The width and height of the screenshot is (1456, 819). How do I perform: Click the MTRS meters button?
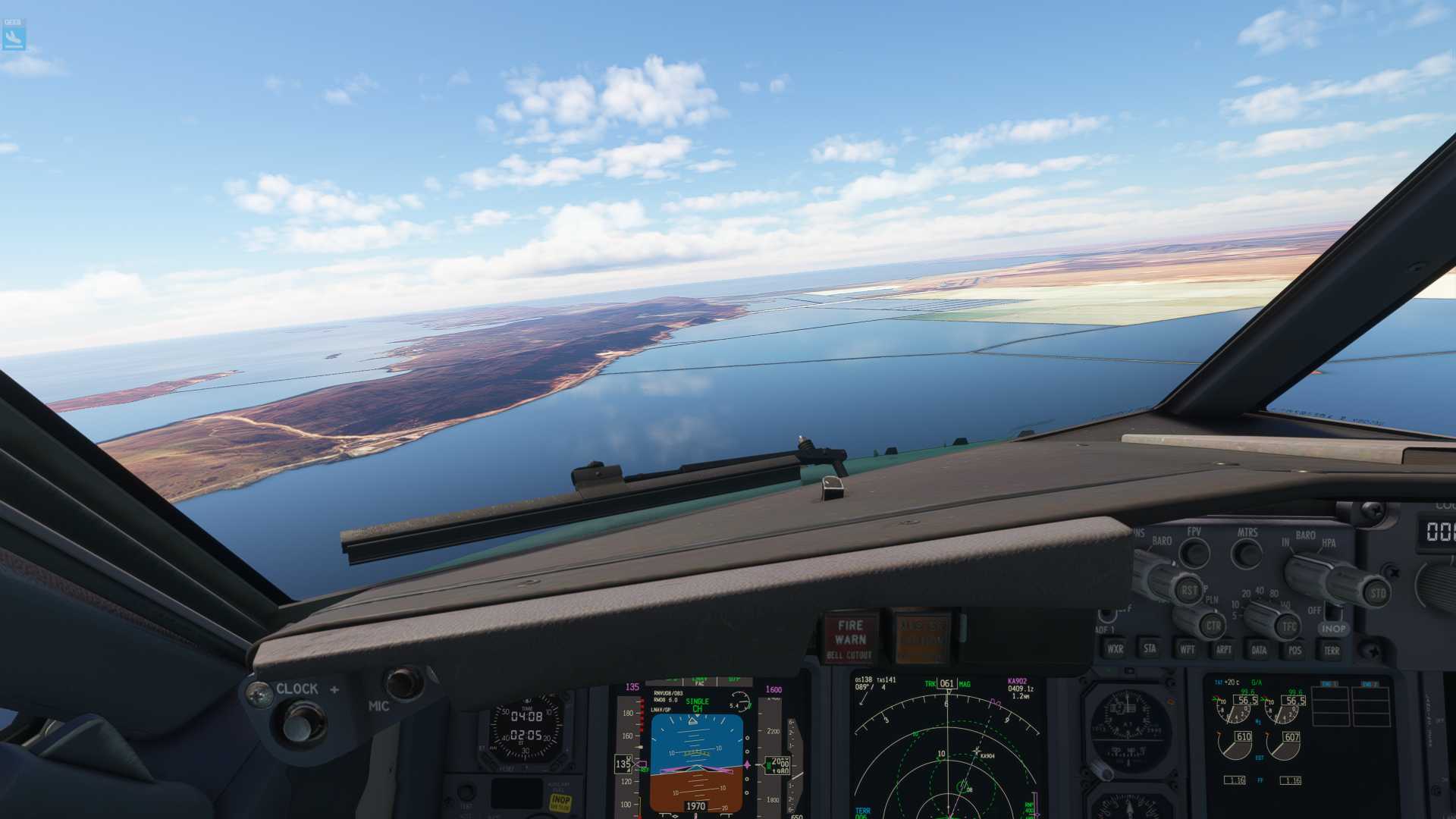pos(1246,554)
